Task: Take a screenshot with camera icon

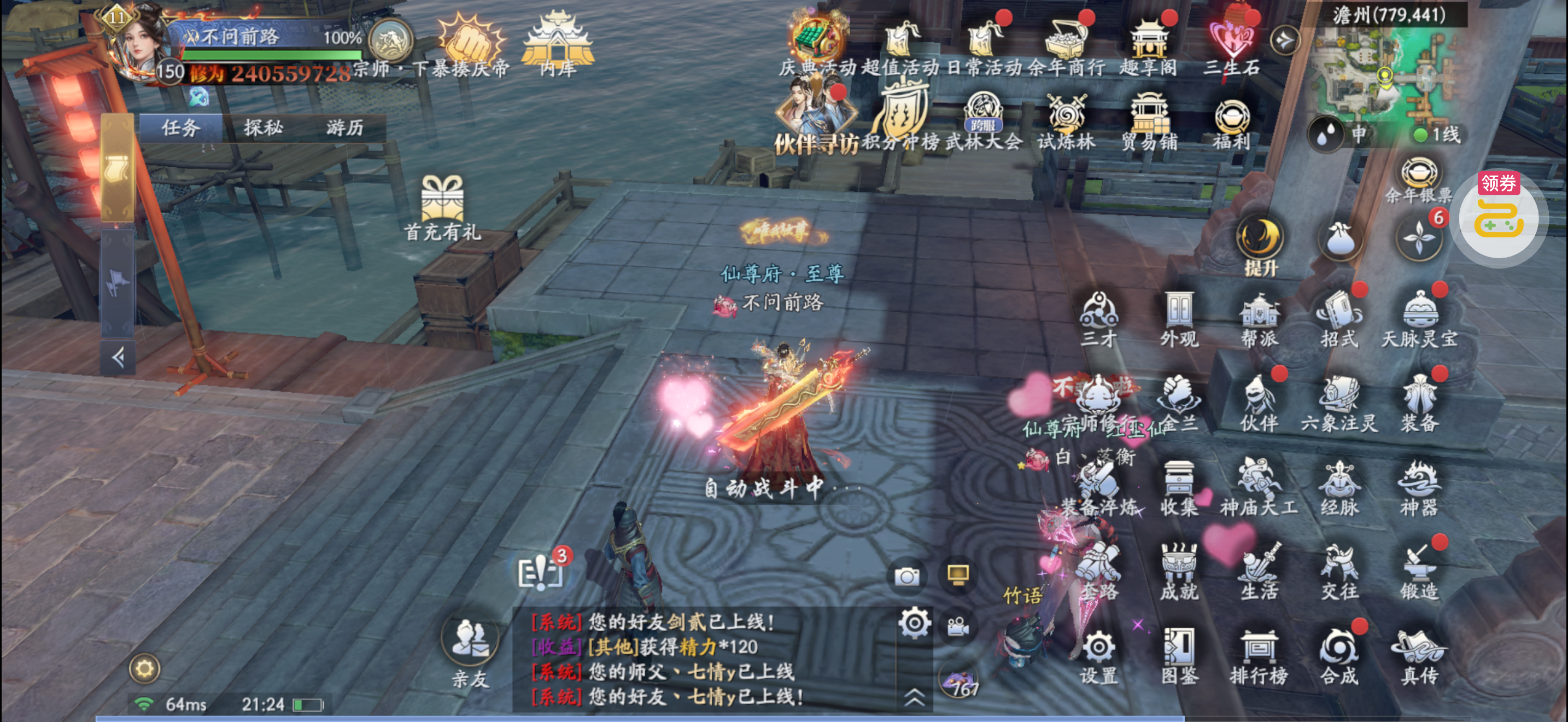Action: (906, 575)
